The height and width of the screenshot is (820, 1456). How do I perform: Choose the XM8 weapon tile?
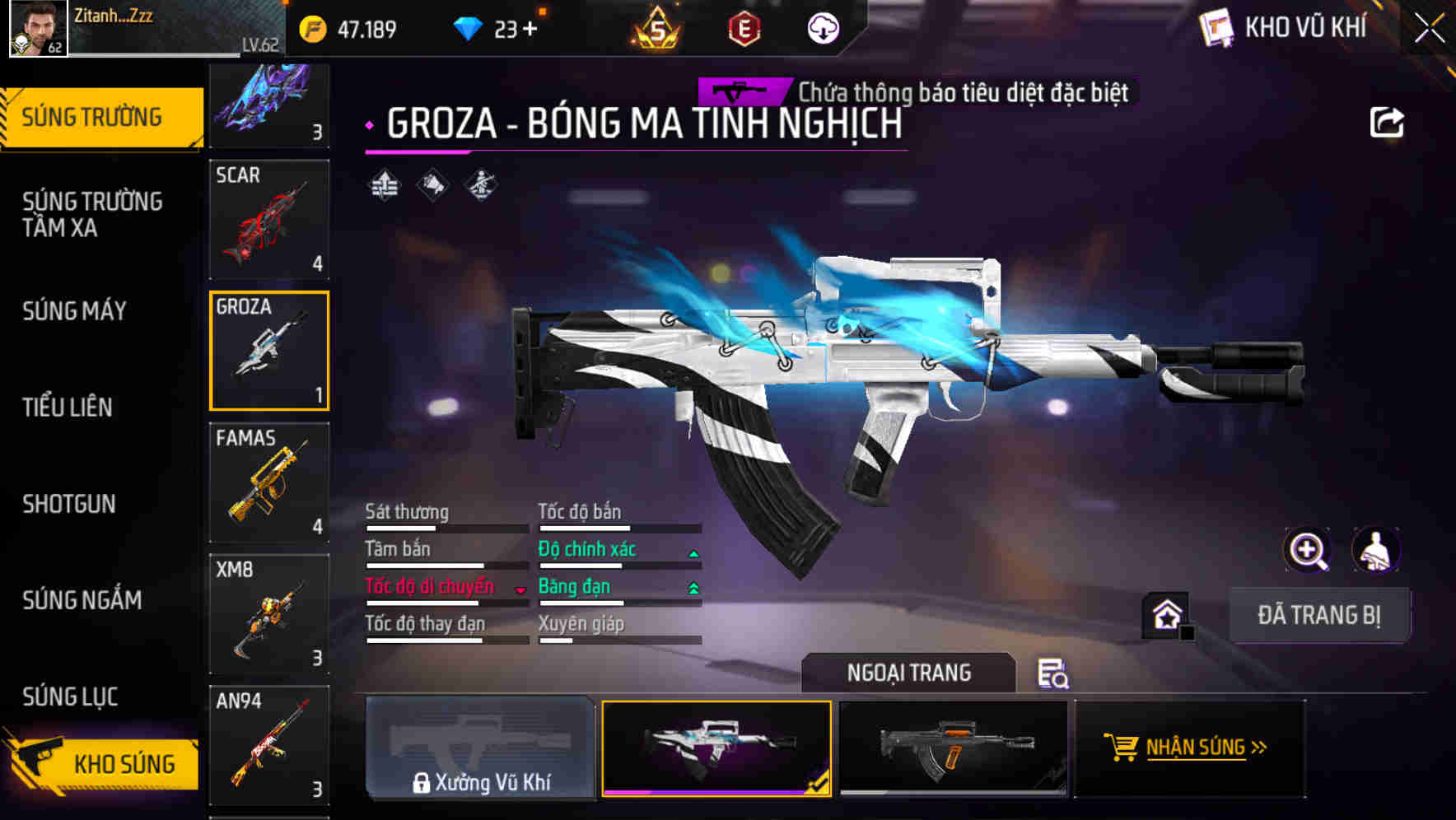click(269, 614)
